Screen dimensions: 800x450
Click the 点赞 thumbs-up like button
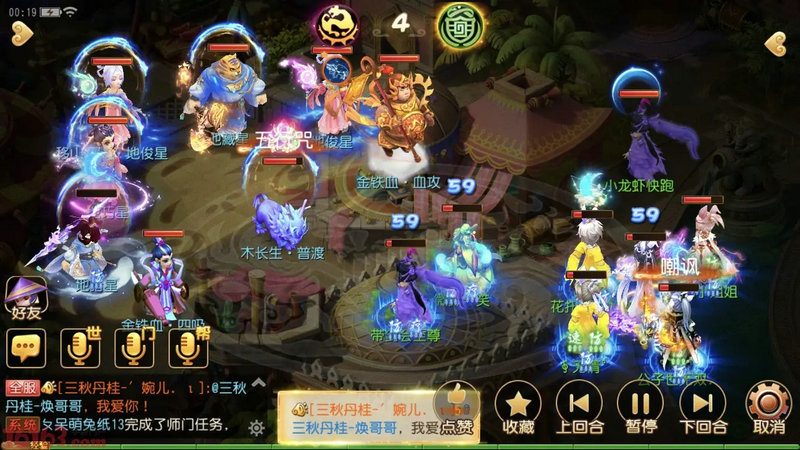(x=456, y=410)
